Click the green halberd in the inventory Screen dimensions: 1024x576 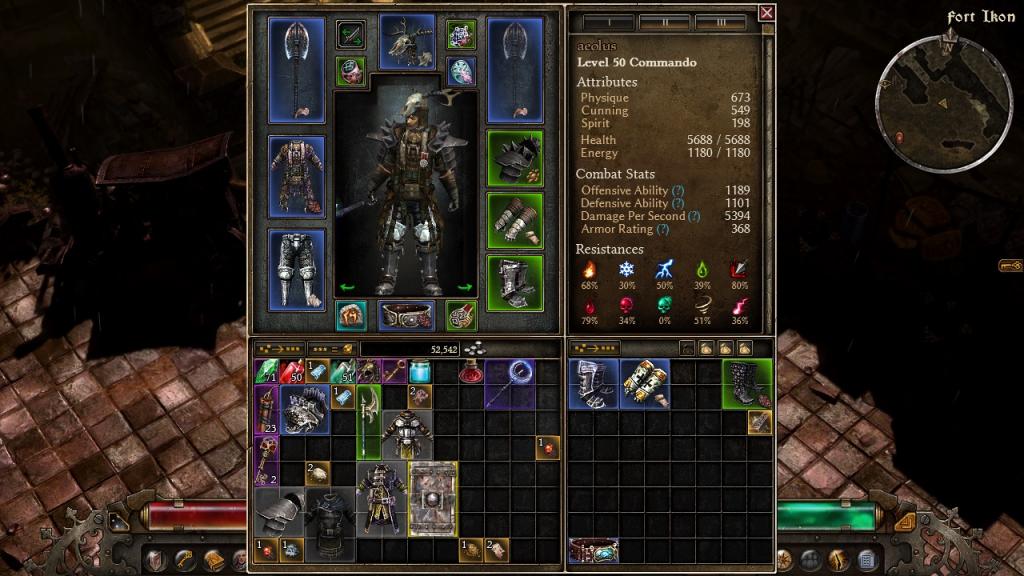coord(369,420)
